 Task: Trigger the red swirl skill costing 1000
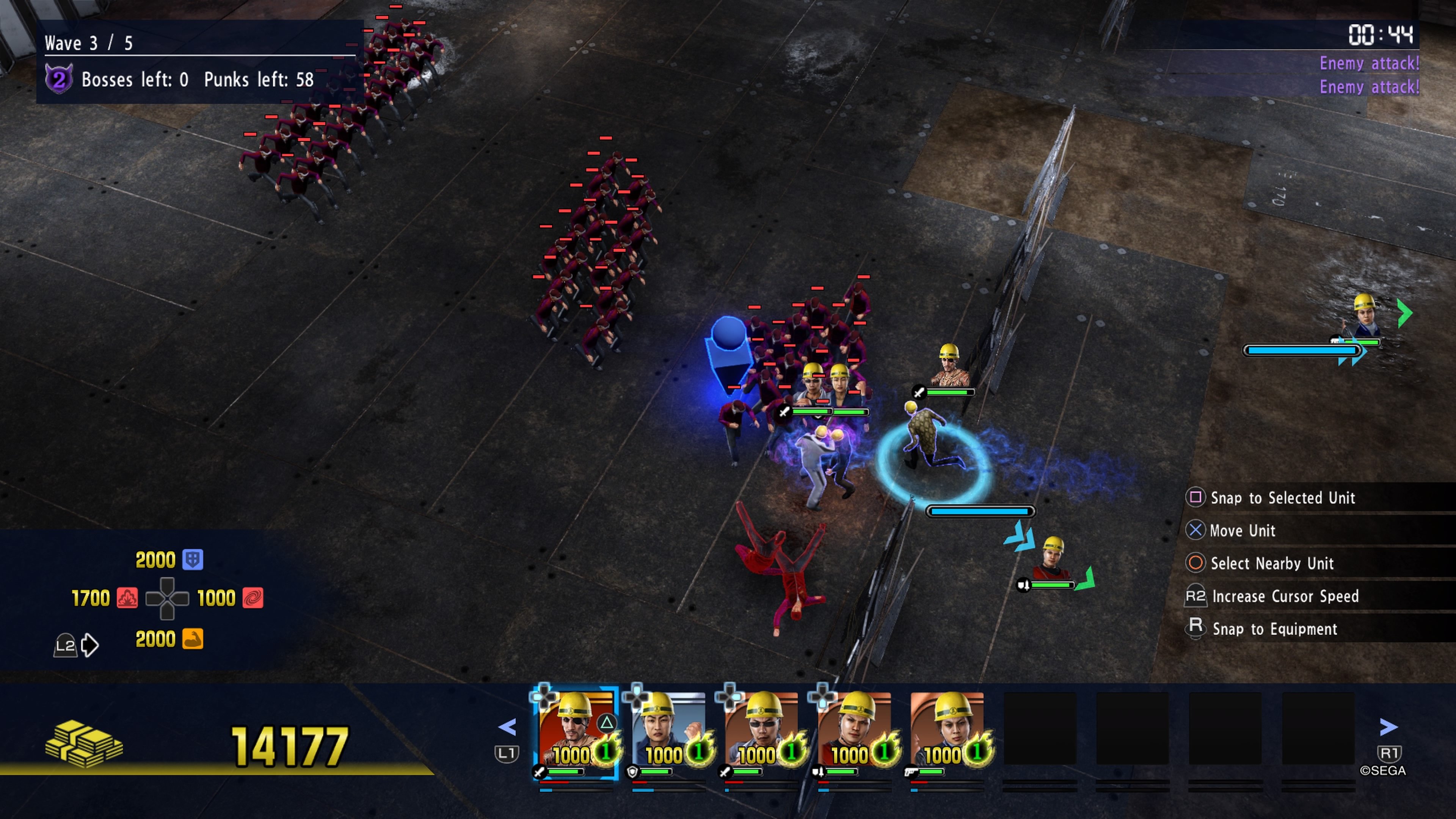[x=253, y=598]
